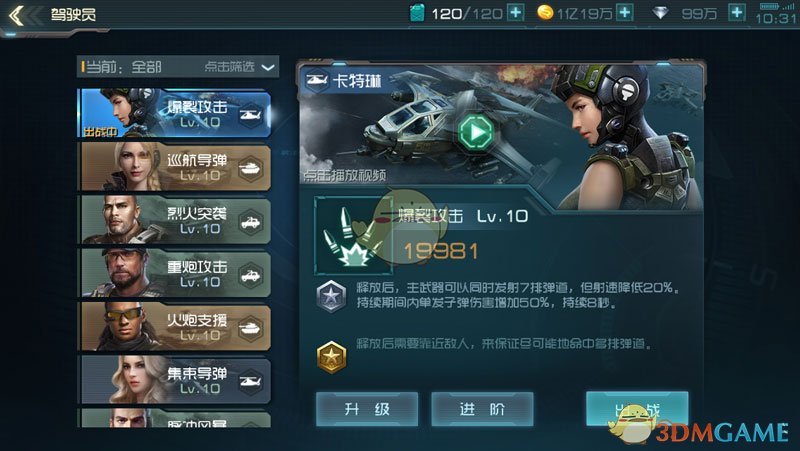Viewport: 800px width, 451px height.
Task: Select the 巡航导弹 pilot row
Action: tap(175, 166)
